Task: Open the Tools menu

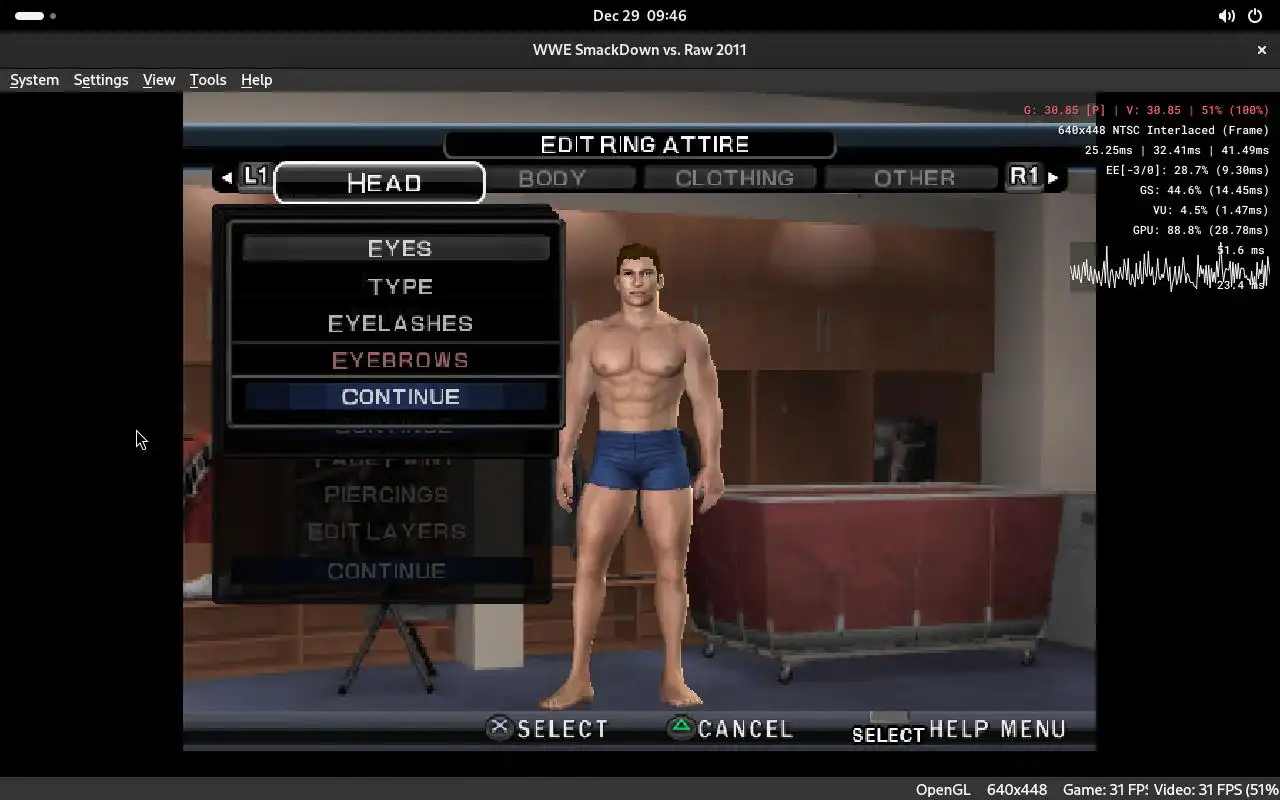Action: pos(208,80)
